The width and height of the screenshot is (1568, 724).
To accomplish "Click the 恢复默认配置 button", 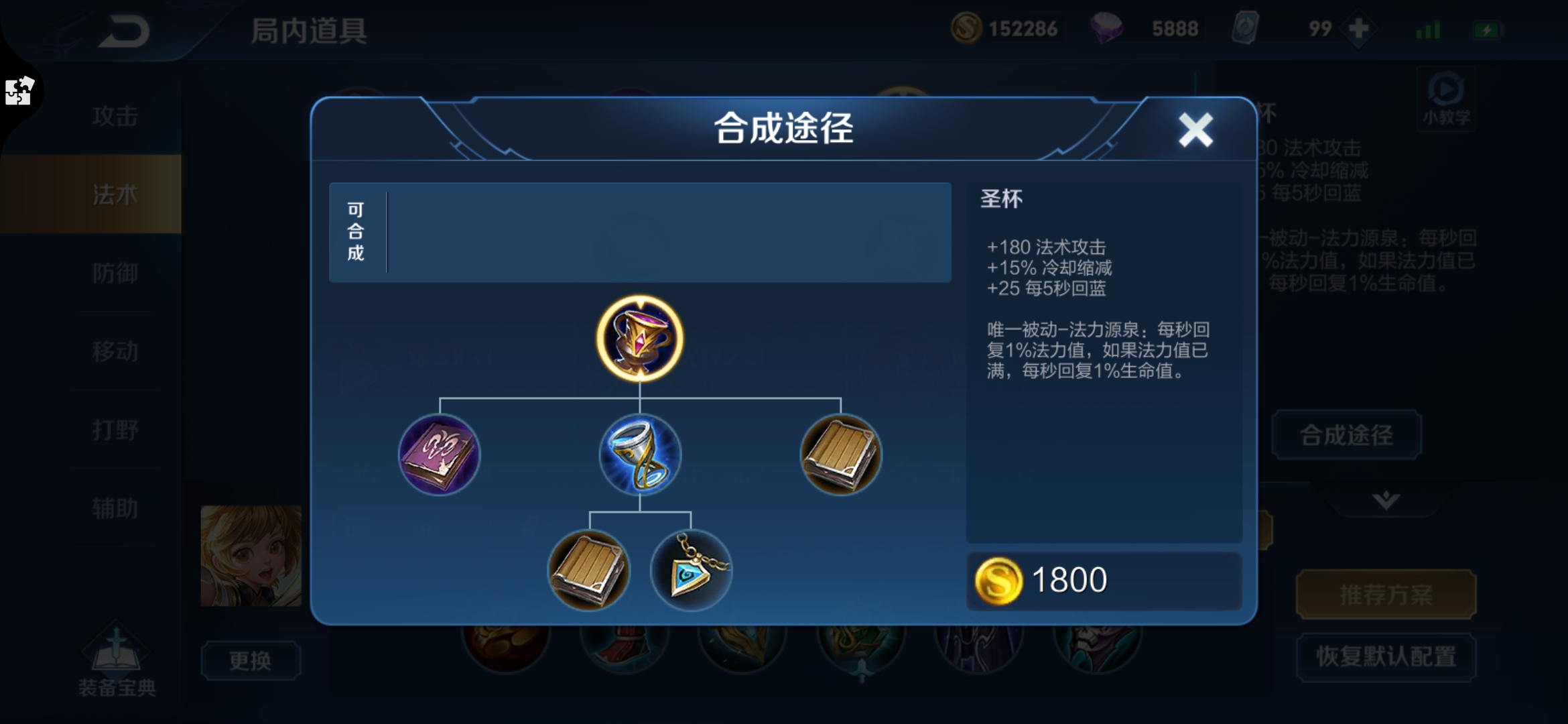I will click(x=1385, y=658).
